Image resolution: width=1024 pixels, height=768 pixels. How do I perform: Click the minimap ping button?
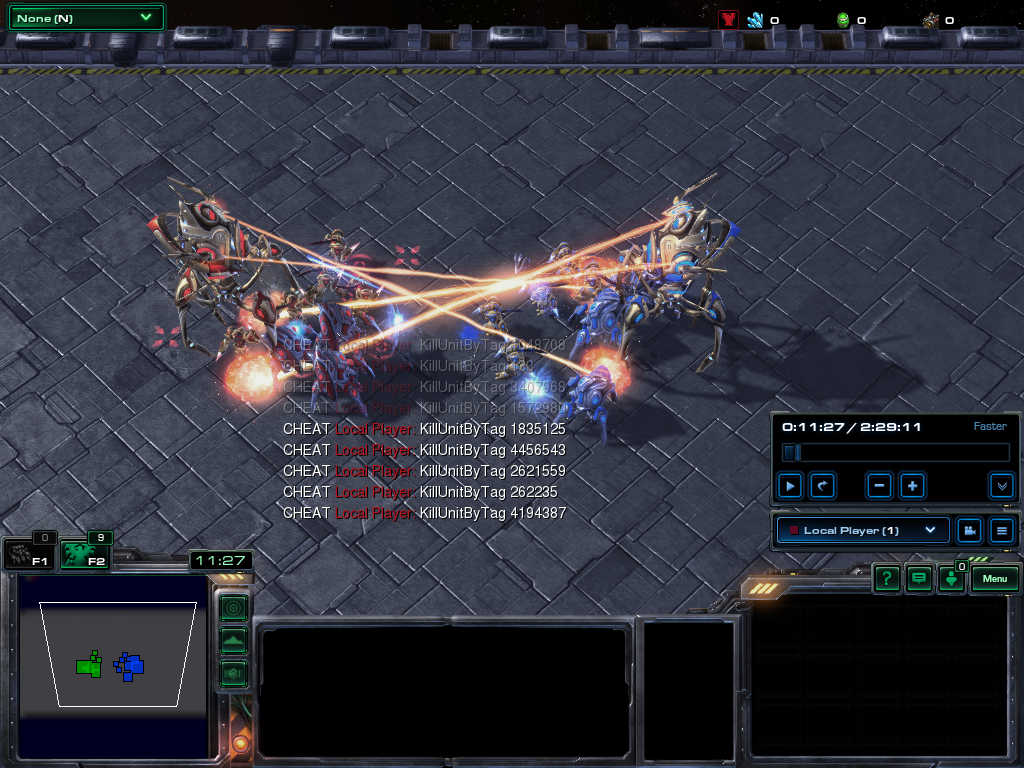[x=233, y=607]
